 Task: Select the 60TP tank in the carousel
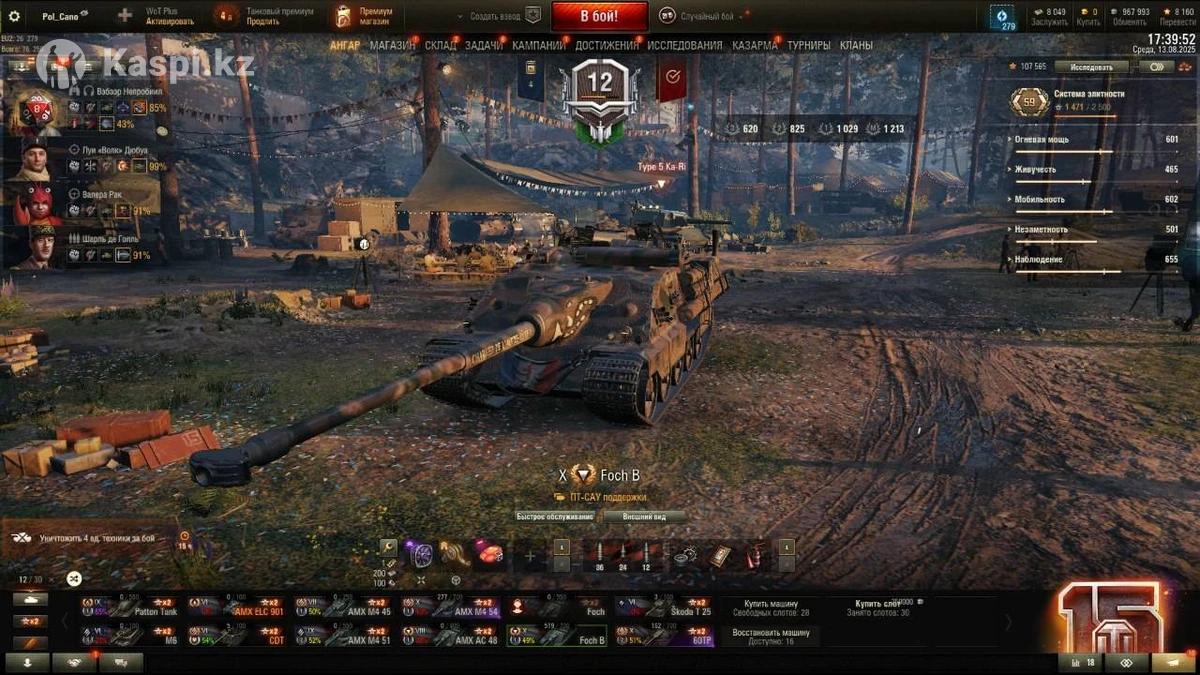(663, 636)
